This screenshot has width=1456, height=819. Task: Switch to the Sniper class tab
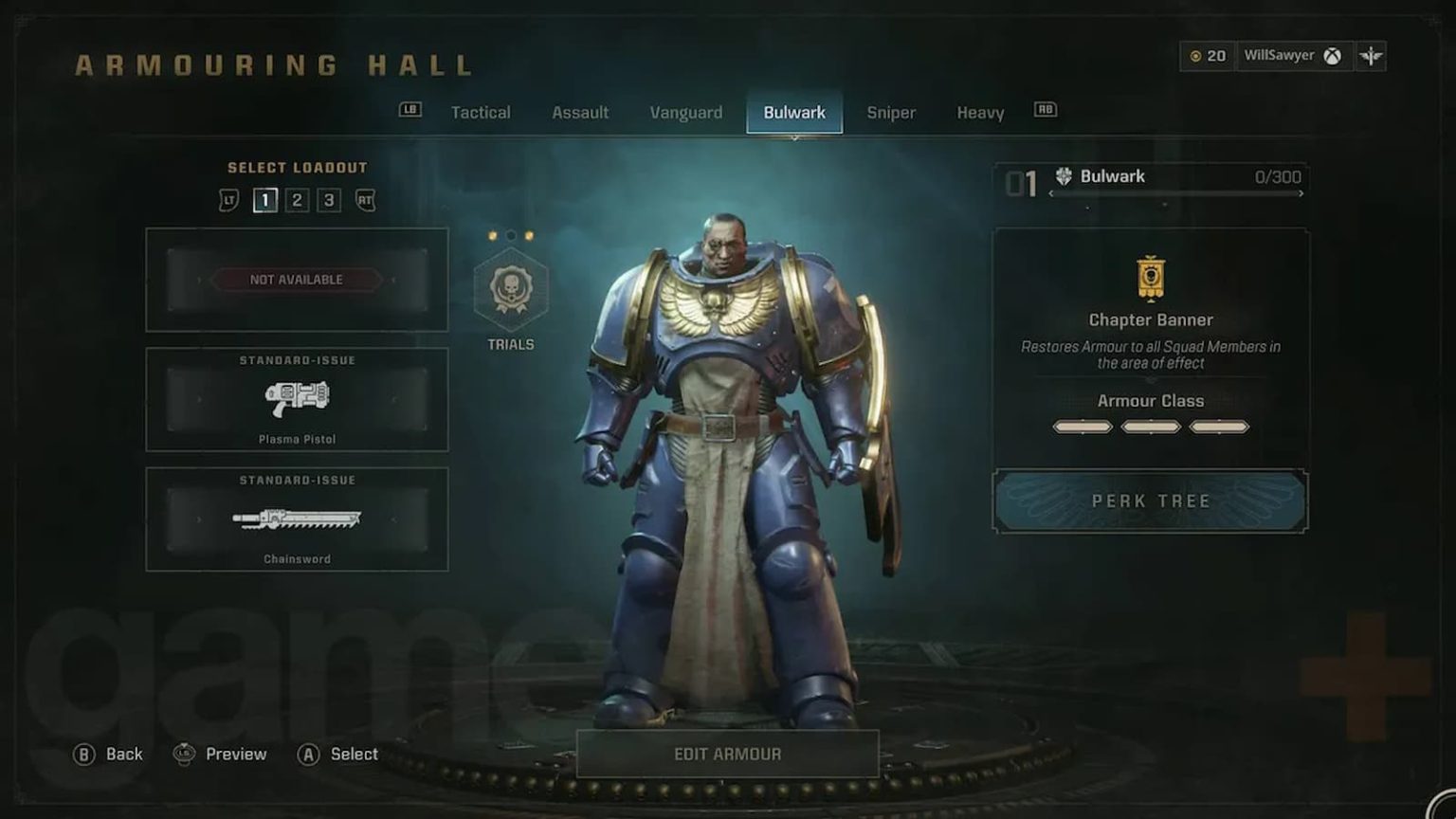point(891,112)
